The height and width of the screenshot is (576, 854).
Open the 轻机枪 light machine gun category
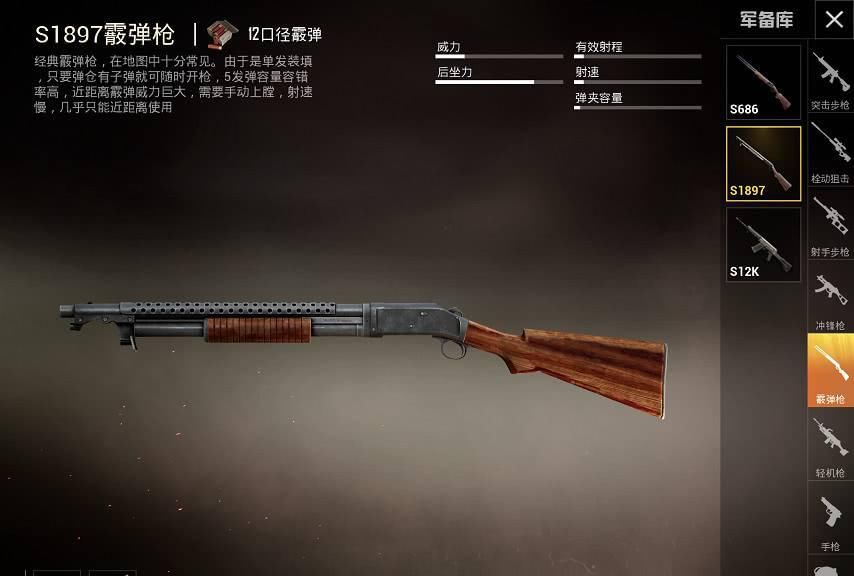(x=830, y=446)
